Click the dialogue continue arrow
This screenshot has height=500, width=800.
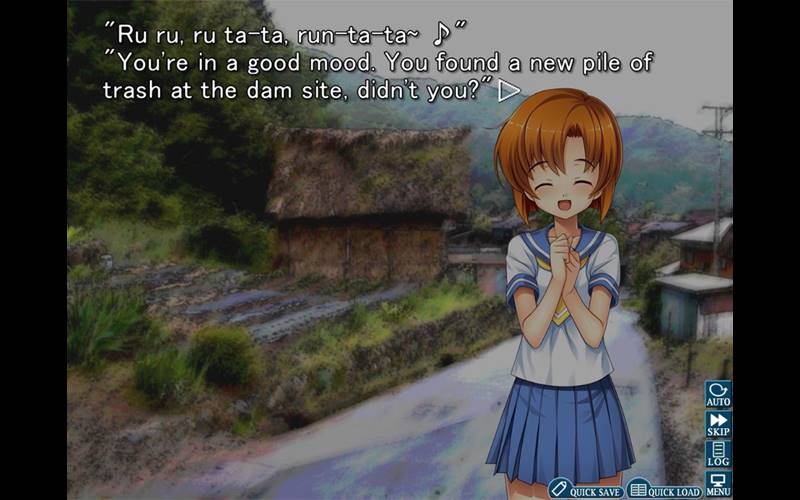coord(509,90)
